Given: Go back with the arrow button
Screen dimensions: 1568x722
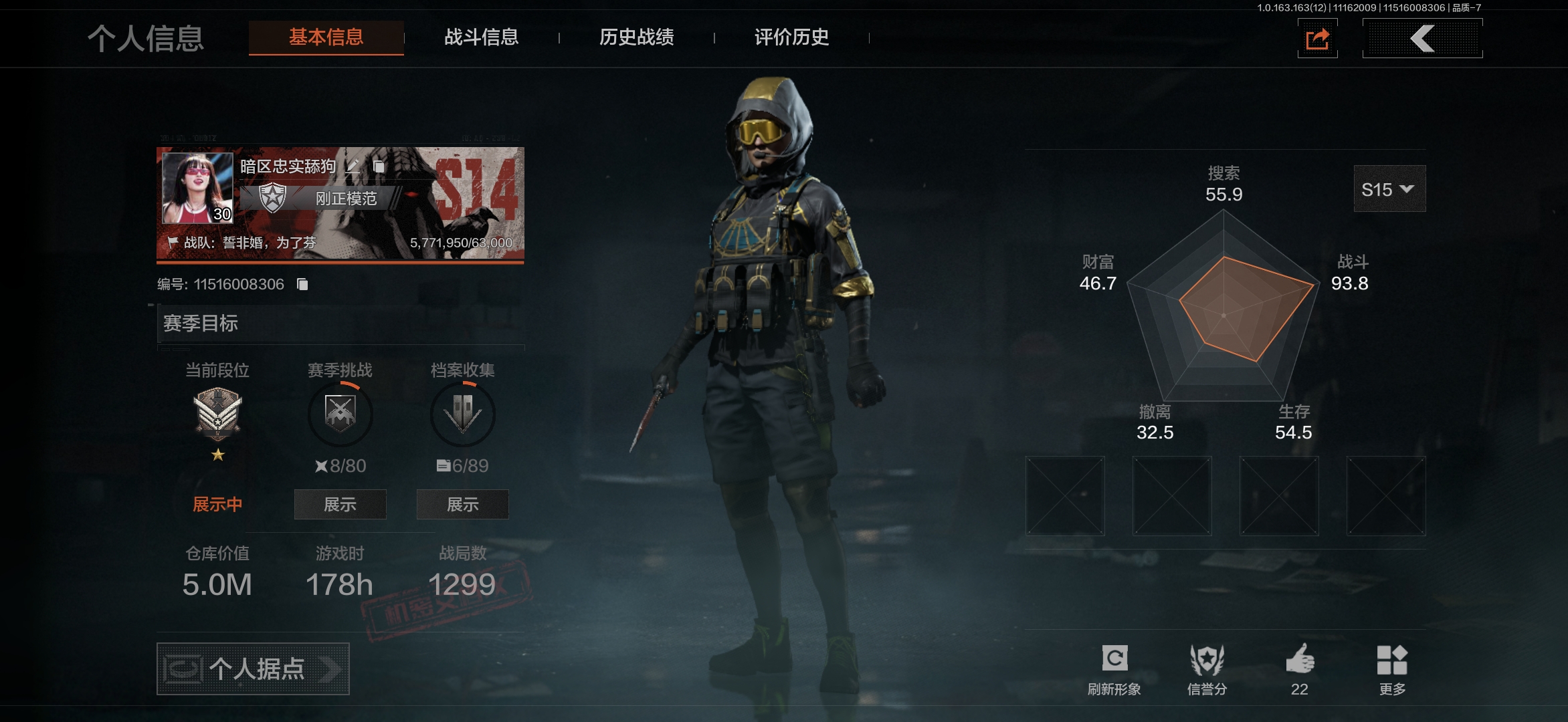Looking at the screenshot, I should point(1422,39).
